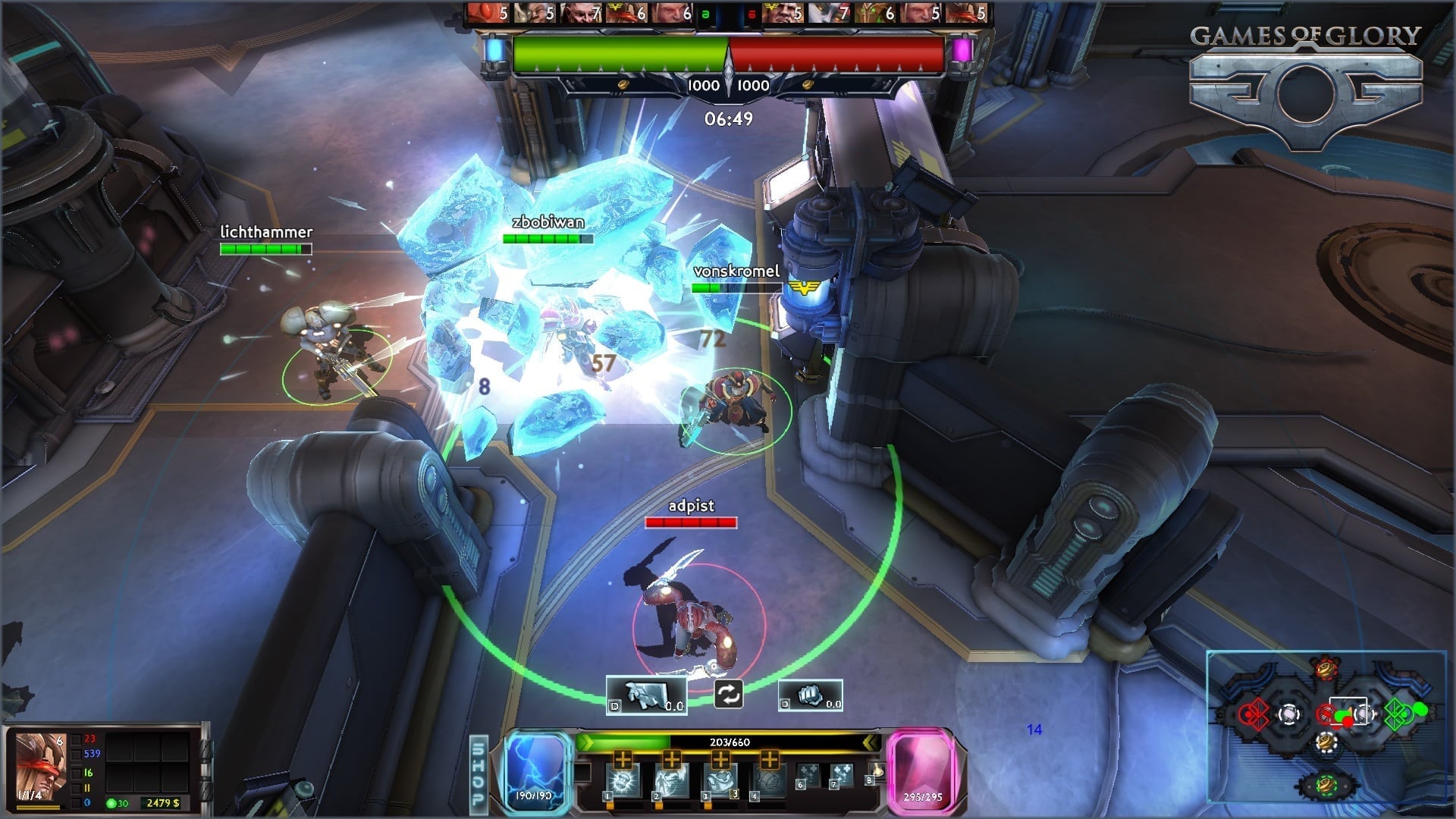The width and height of the screenshot is (1456, 819).
Task: Upgrade the first ability with its plus button
Action: pyautogui.click(x=623, y=759)
